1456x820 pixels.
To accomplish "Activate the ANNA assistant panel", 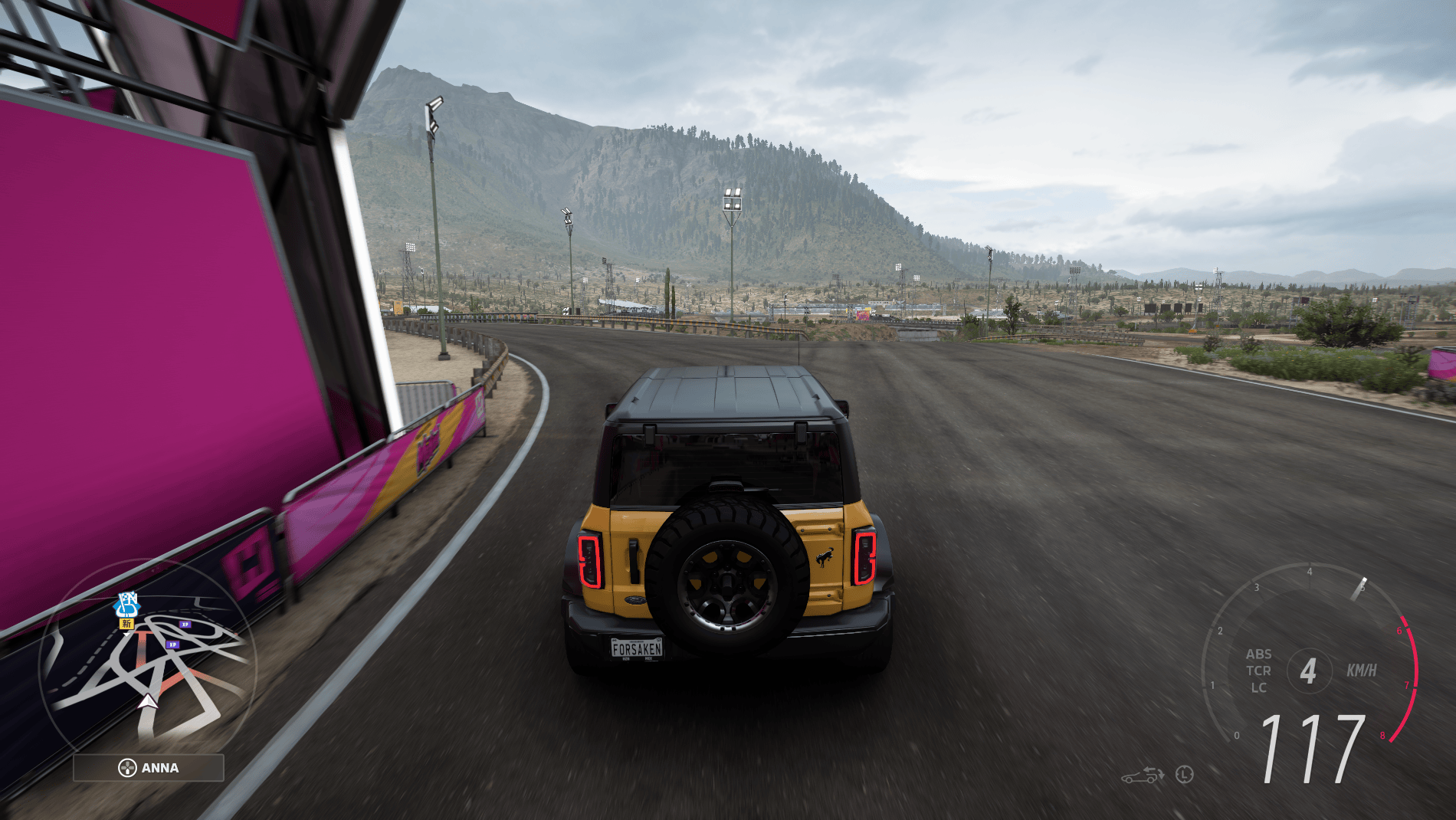I will (x=149, y=768).
